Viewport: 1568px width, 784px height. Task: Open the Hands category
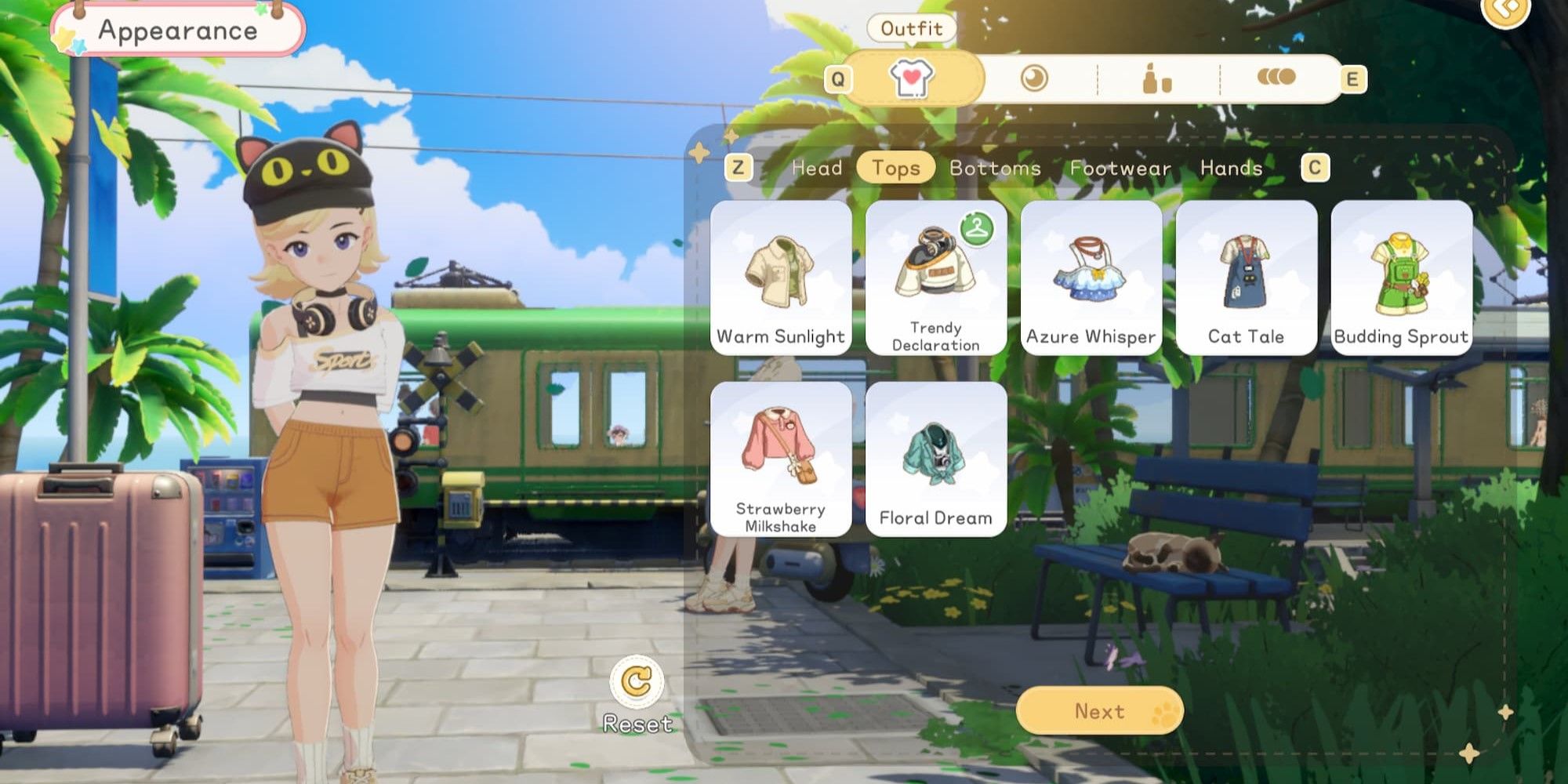tap(1231, 168)
